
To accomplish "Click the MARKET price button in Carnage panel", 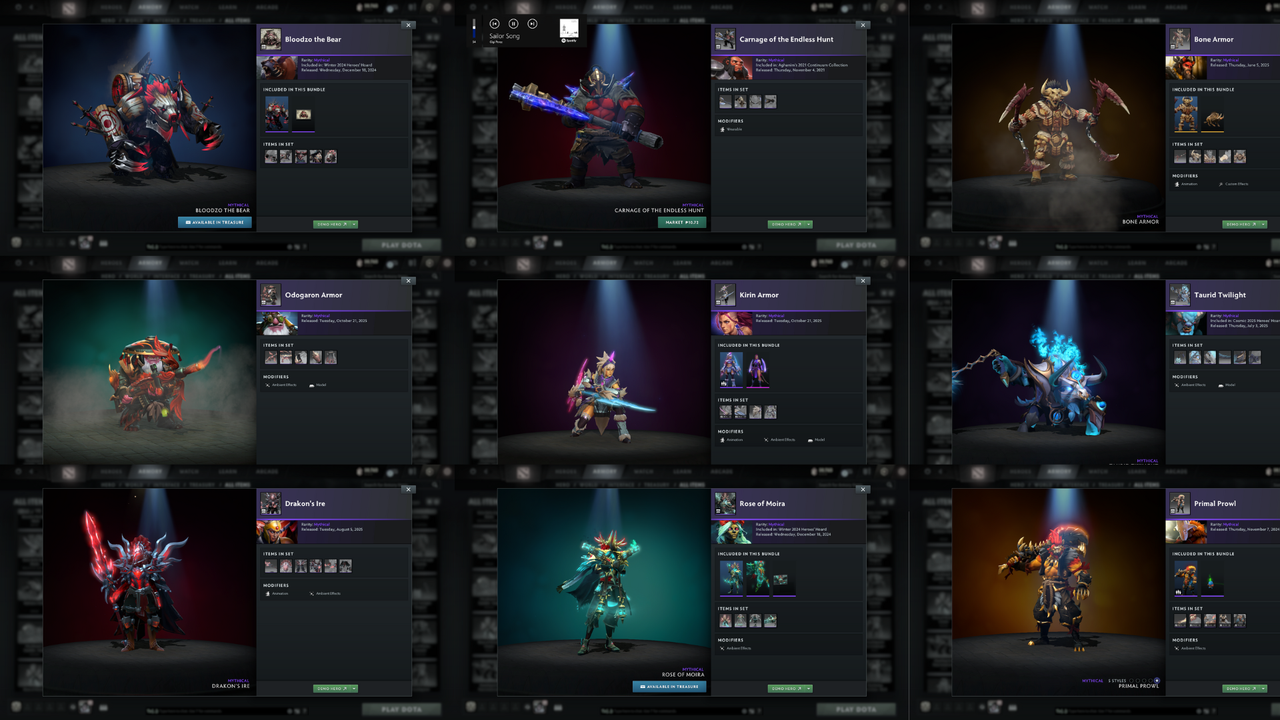I will click(683, 222).
